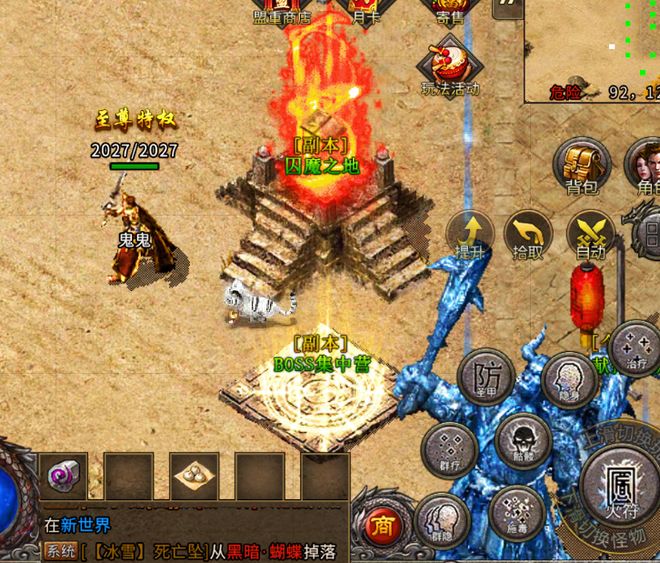Image resolution: width=660 pixels, height=563 pixels.
Task: Use the purple scroll hotbar item
Action: click(63, 476)
